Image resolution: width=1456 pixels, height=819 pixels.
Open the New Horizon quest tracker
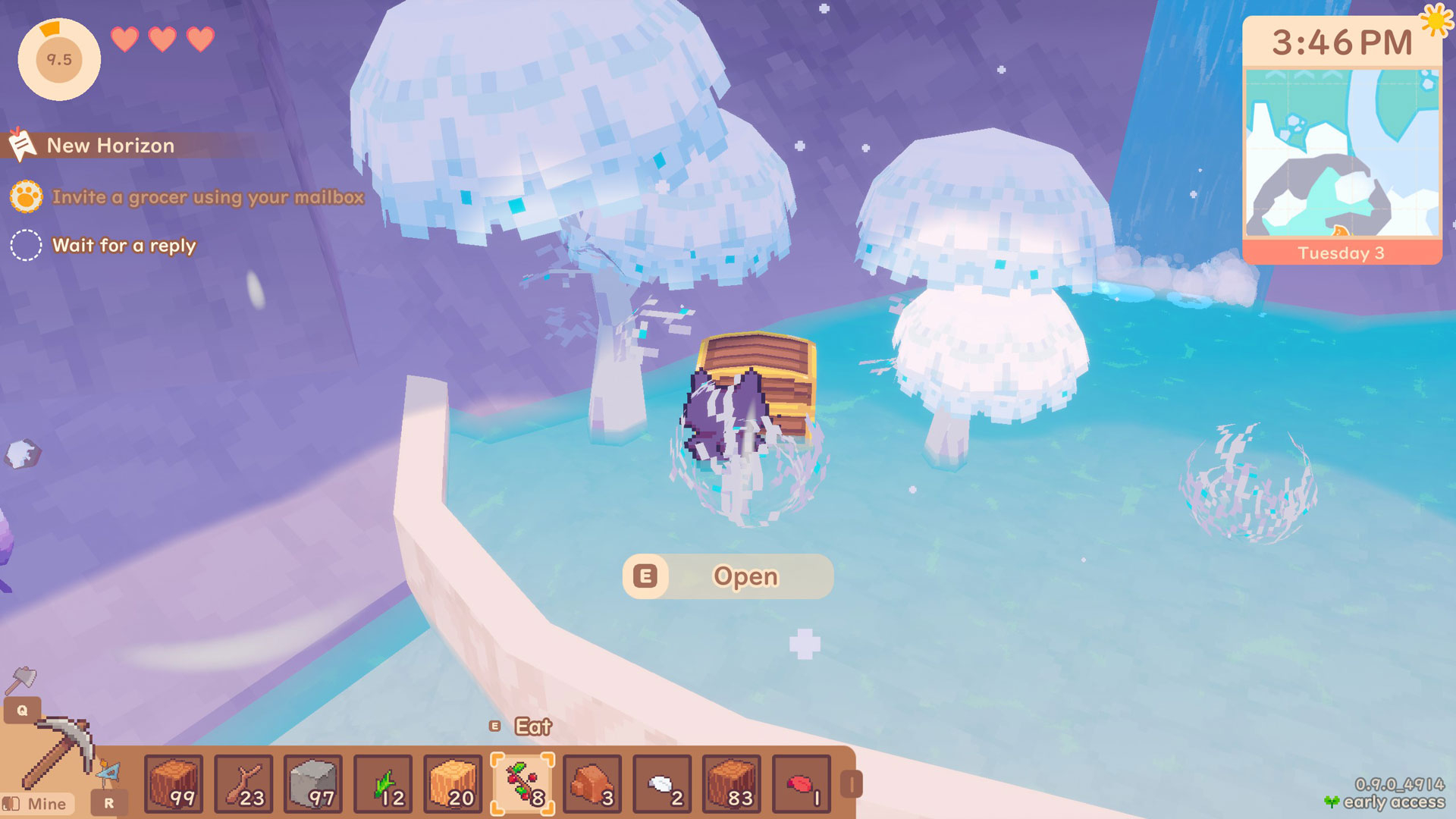(x=111, y=146)
